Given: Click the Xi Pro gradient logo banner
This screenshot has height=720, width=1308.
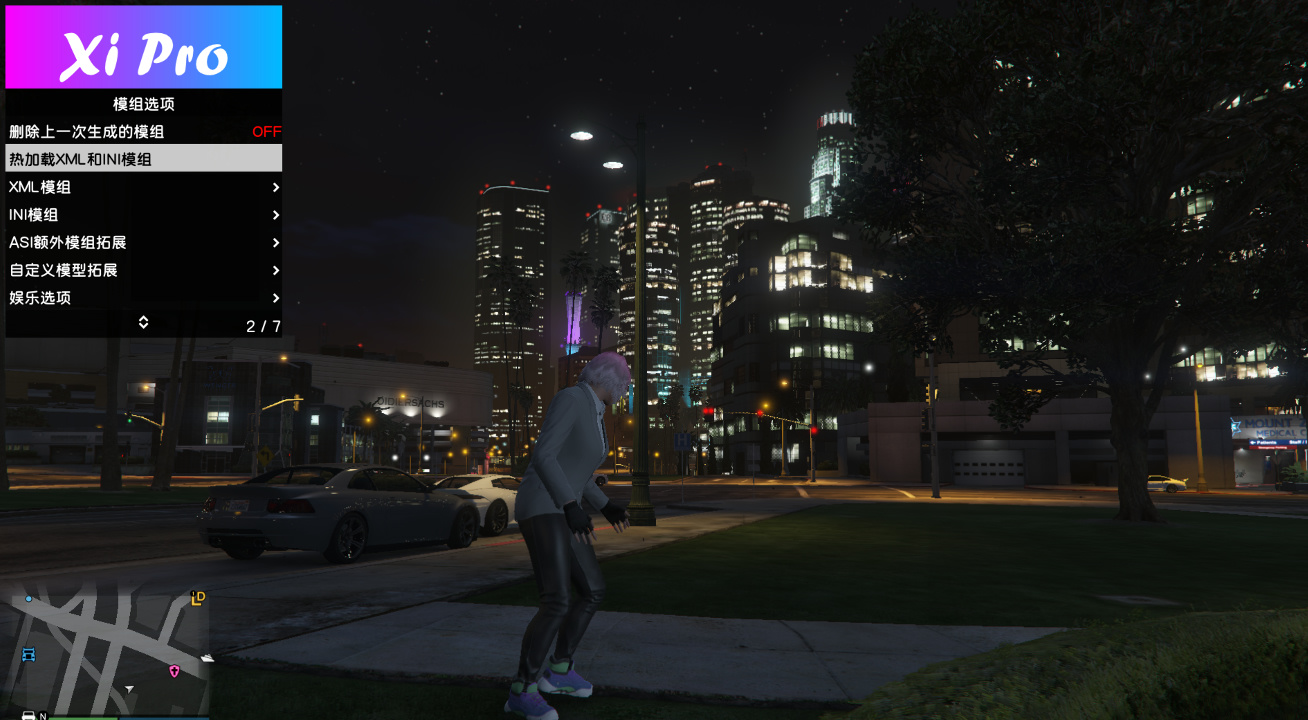Looking at the screenshot, I should [143, 45].
